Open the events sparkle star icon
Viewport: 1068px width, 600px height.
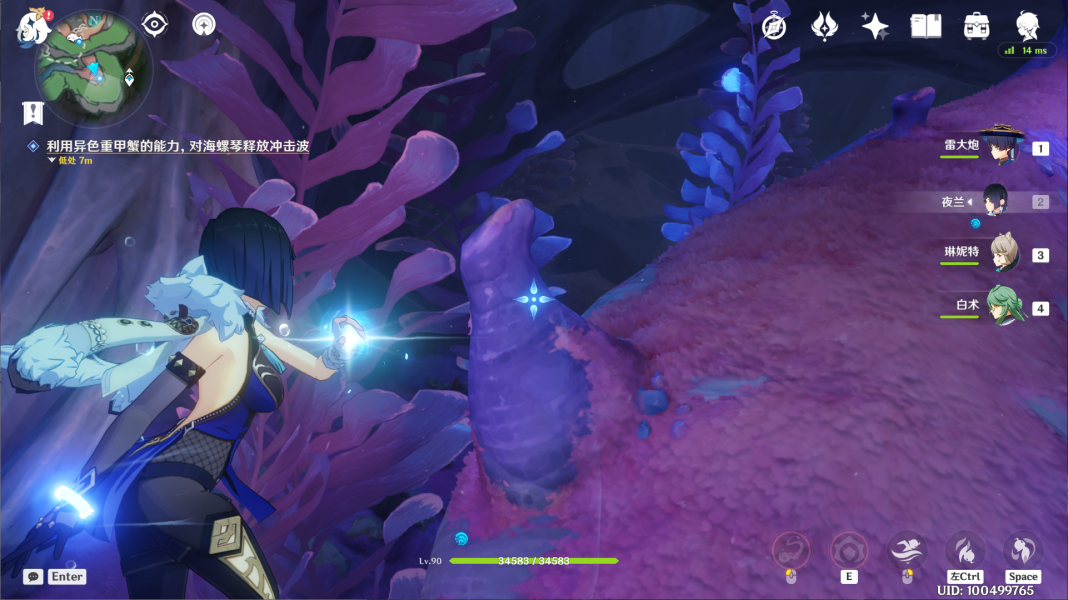tap(875, 27)
